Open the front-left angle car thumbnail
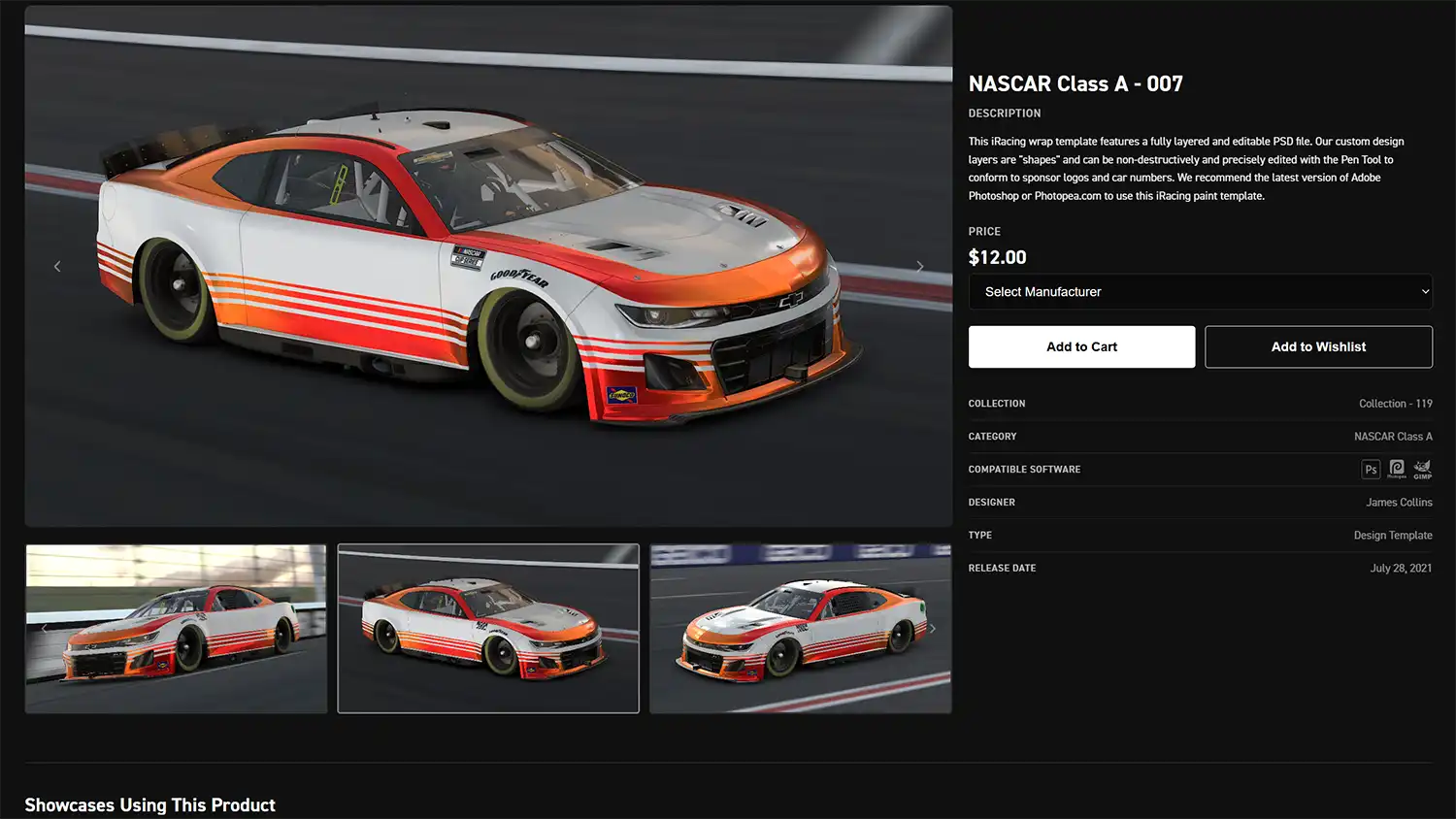 coord(801,629)
